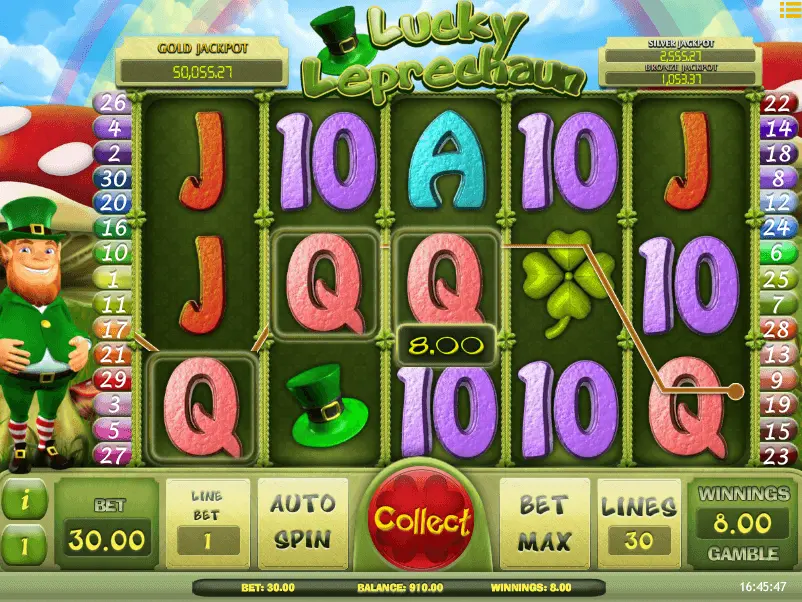This screenshot has height=602, width=802.
Task: Show payline number 9
Action: click(777, 380)
